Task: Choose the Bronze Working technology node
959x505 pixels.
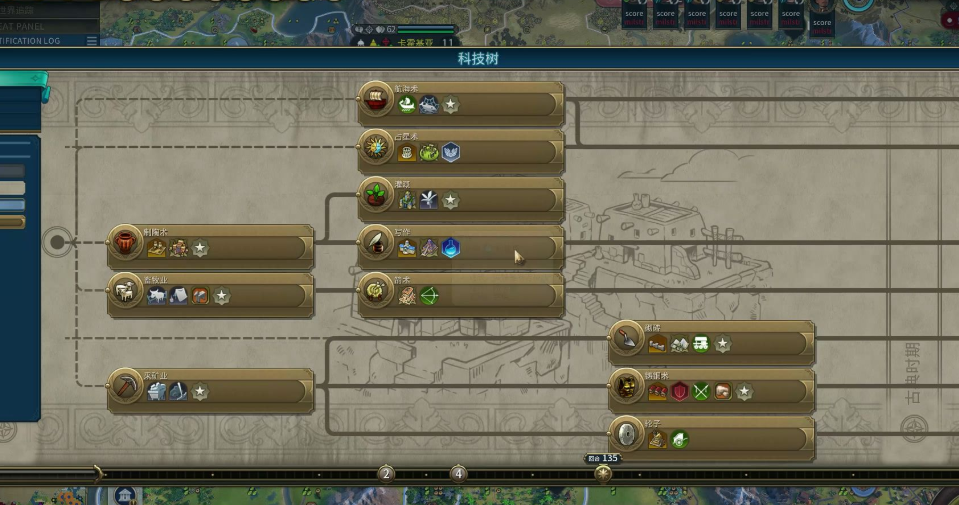Action: click(x=626, y=386)
